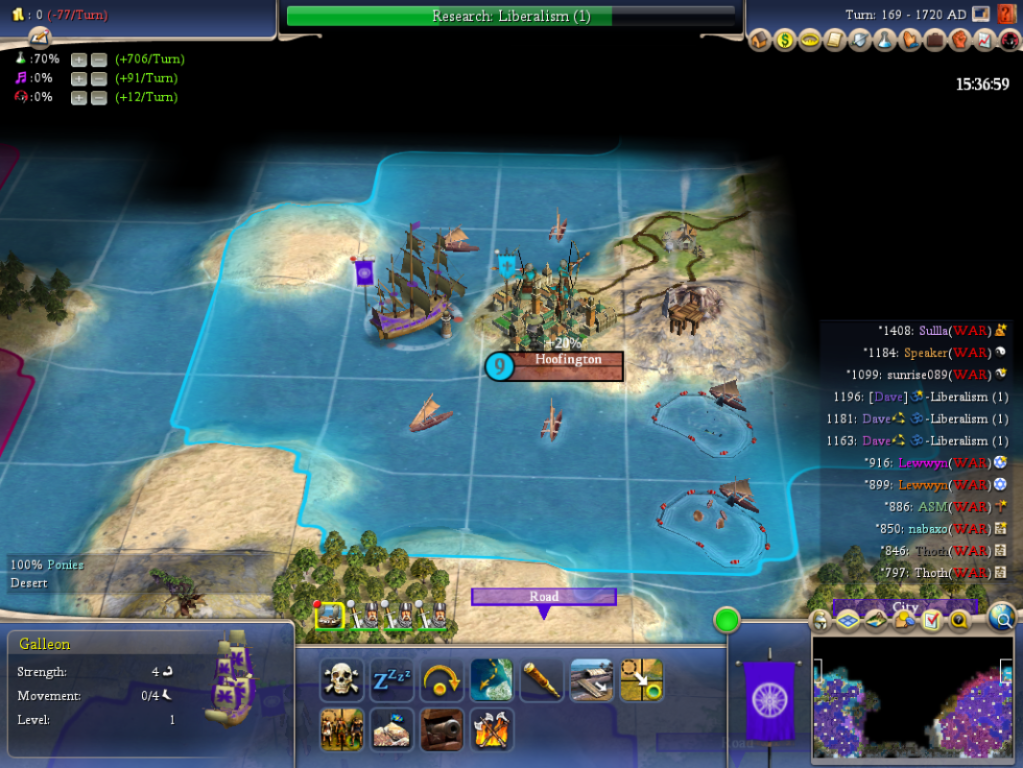This screenshot has width=1023, height=768.
Task: End turn with the green orb button
Action: click(x=727, y=619)
